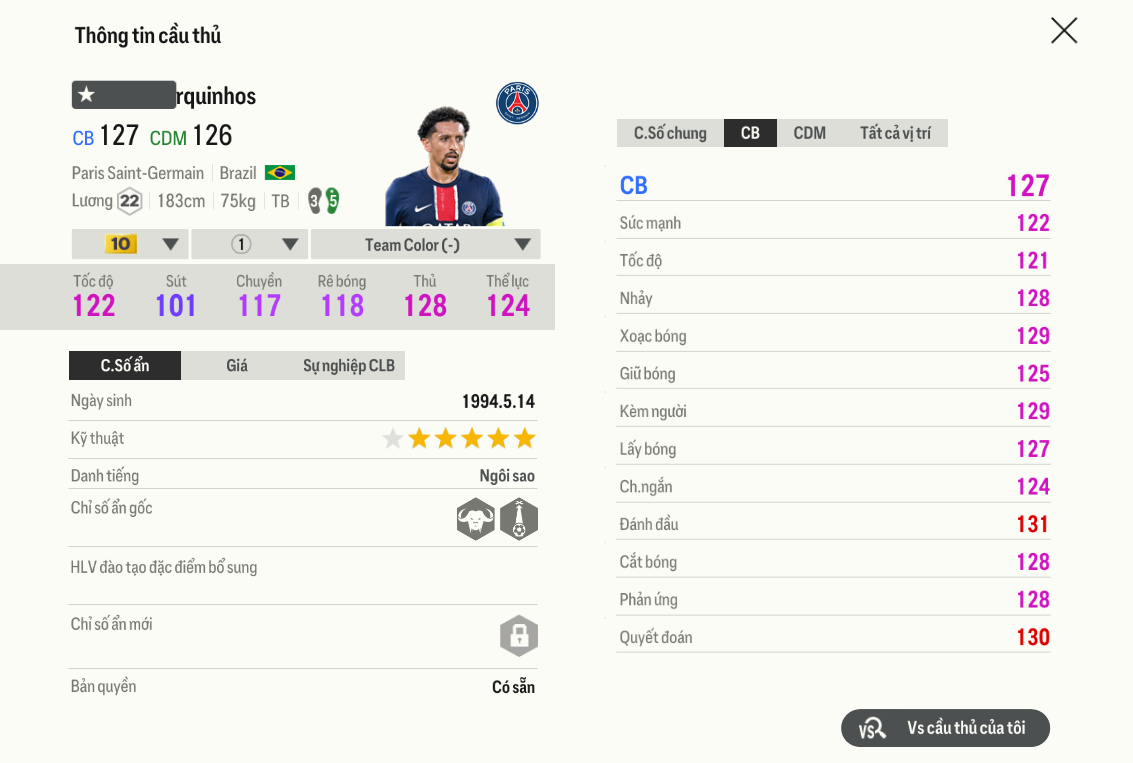Open the Sự nghiệp CLB tab
The image size is (1133, 763).
(349, 366)
